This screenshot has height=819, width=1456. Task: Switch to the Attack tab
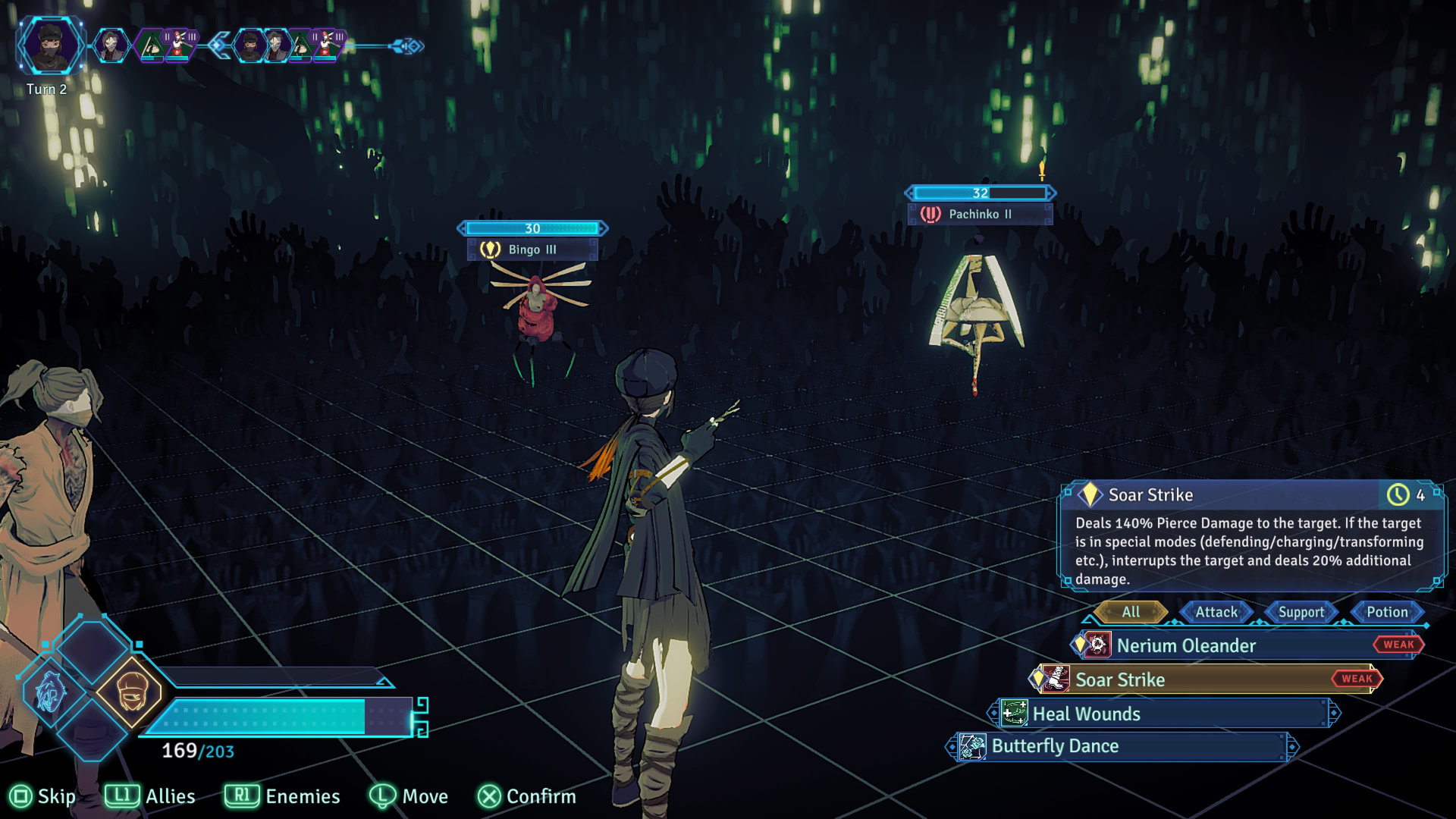click(1216, 612)
